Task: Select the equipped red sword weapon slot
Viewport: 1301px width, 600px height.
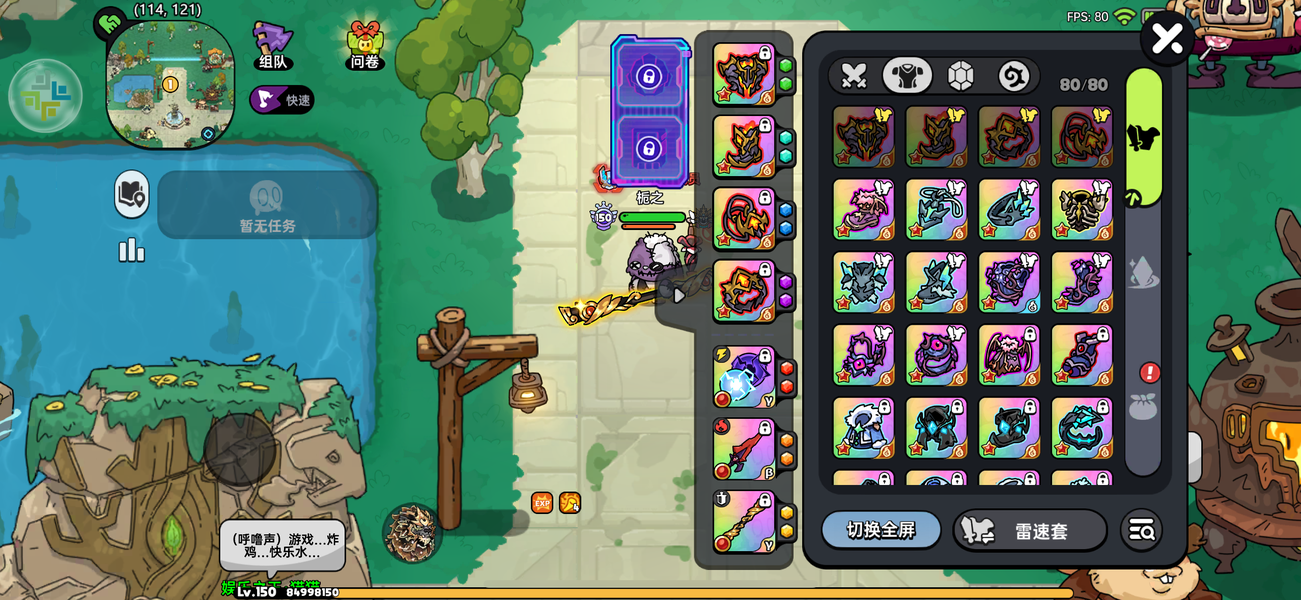Action: [744, 449]
